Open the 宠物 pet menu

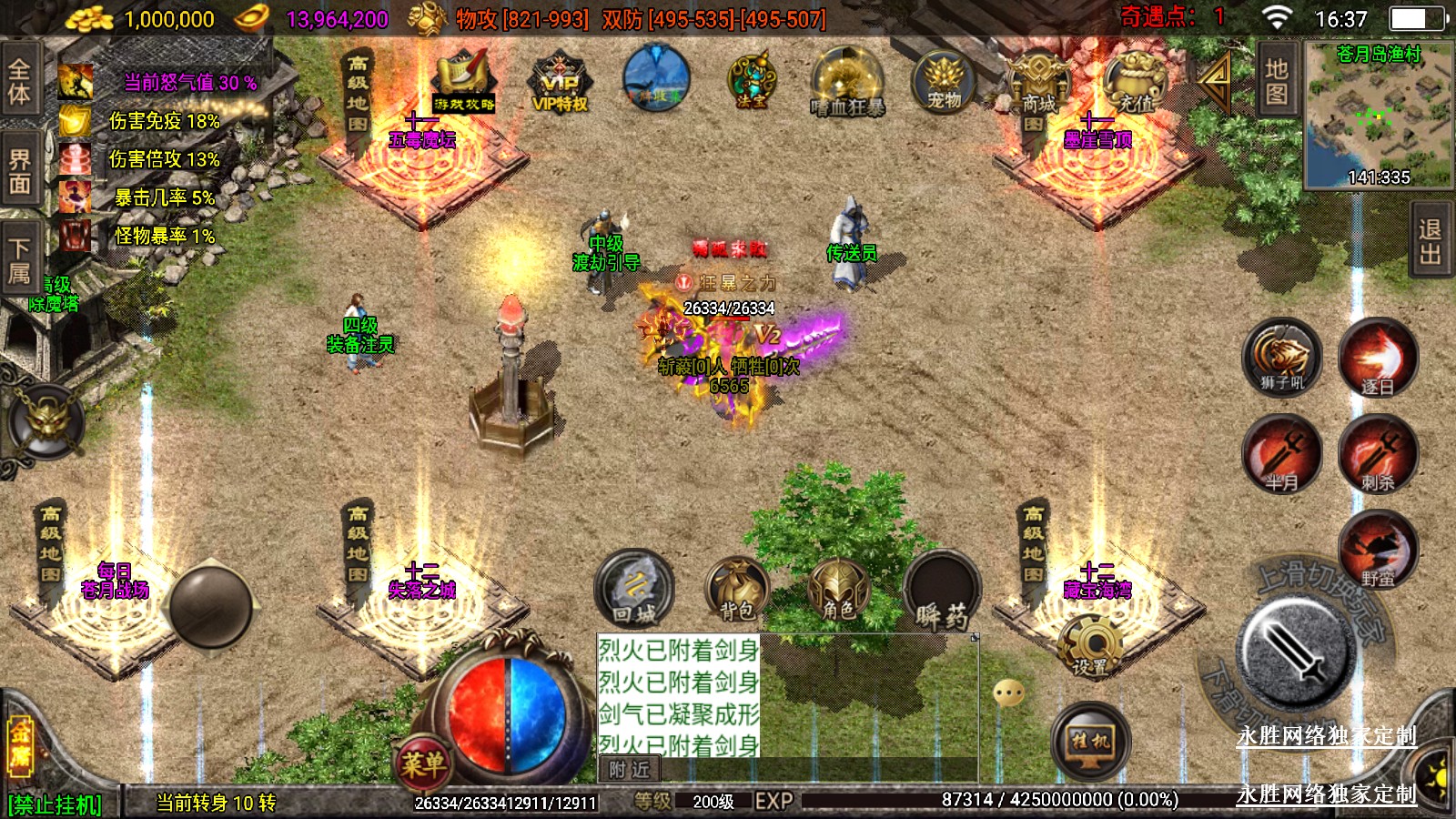(x=944, y=82)
